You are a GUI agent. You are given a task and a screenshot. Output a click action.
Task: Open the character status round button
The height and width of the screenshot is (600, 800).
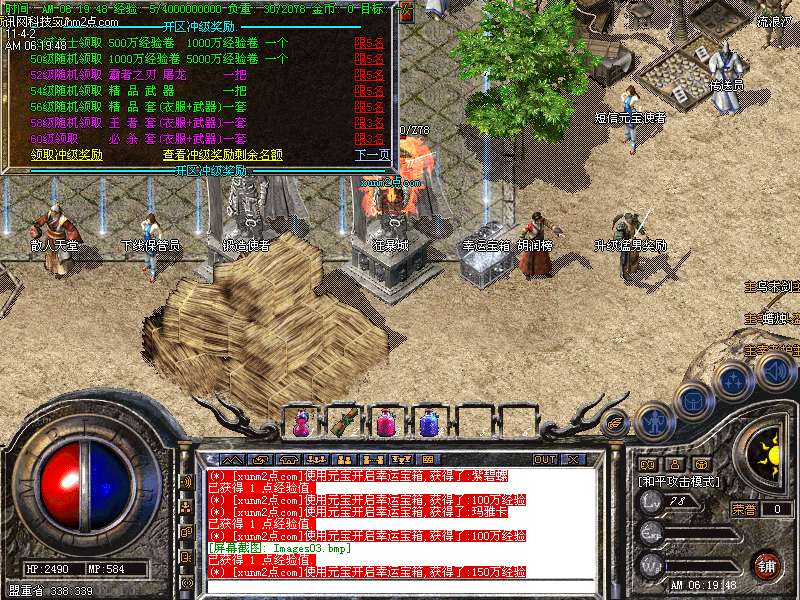pyautogui.click(x=654, y=421)
